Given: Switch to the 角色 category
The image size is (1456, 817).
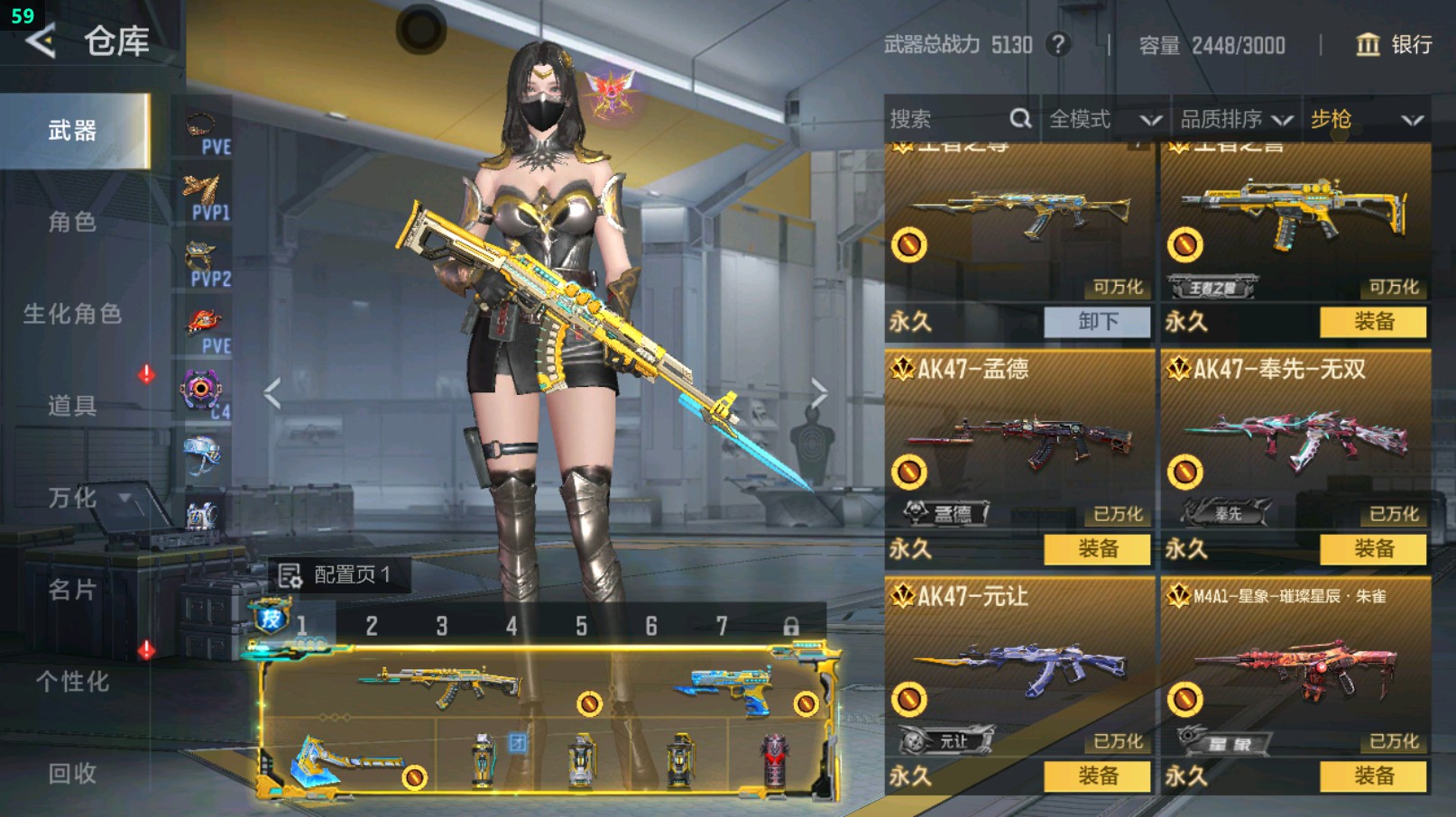Looking at the screenshot, I should point(72,222).
